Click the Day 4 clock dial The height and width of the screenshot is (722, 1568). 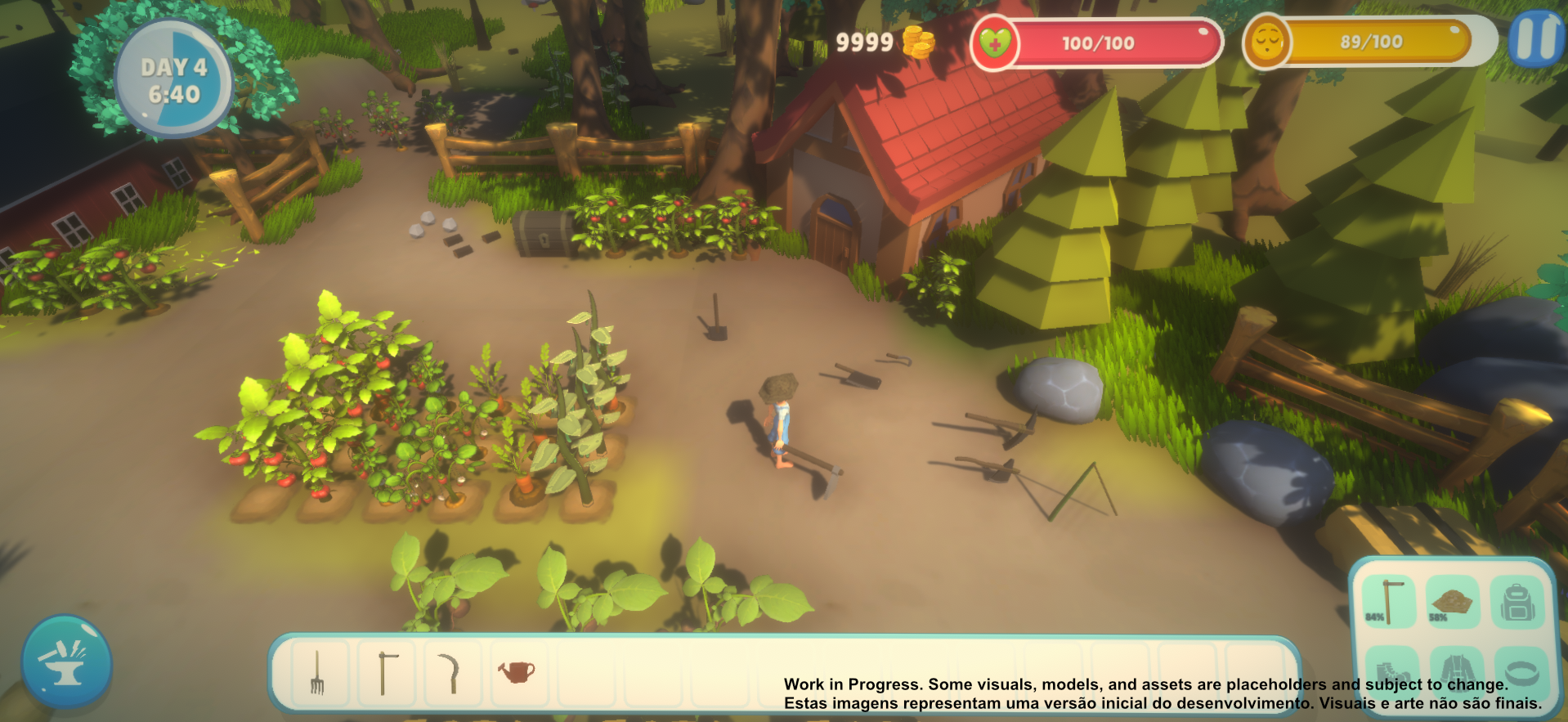point(174,79)
